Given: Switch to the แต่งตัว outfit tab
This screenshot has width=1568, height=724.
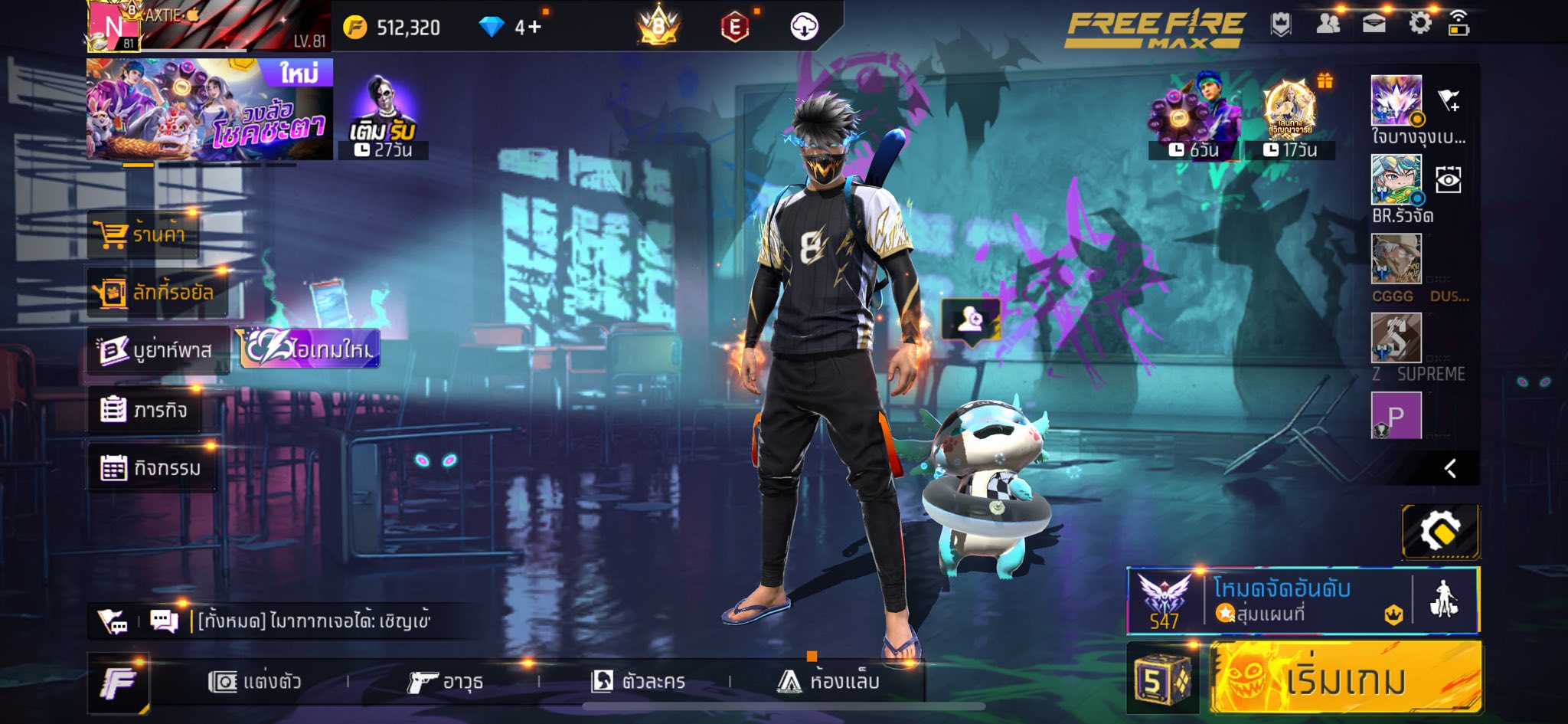Looking at the screenshot, I should (x=256, y=681).
